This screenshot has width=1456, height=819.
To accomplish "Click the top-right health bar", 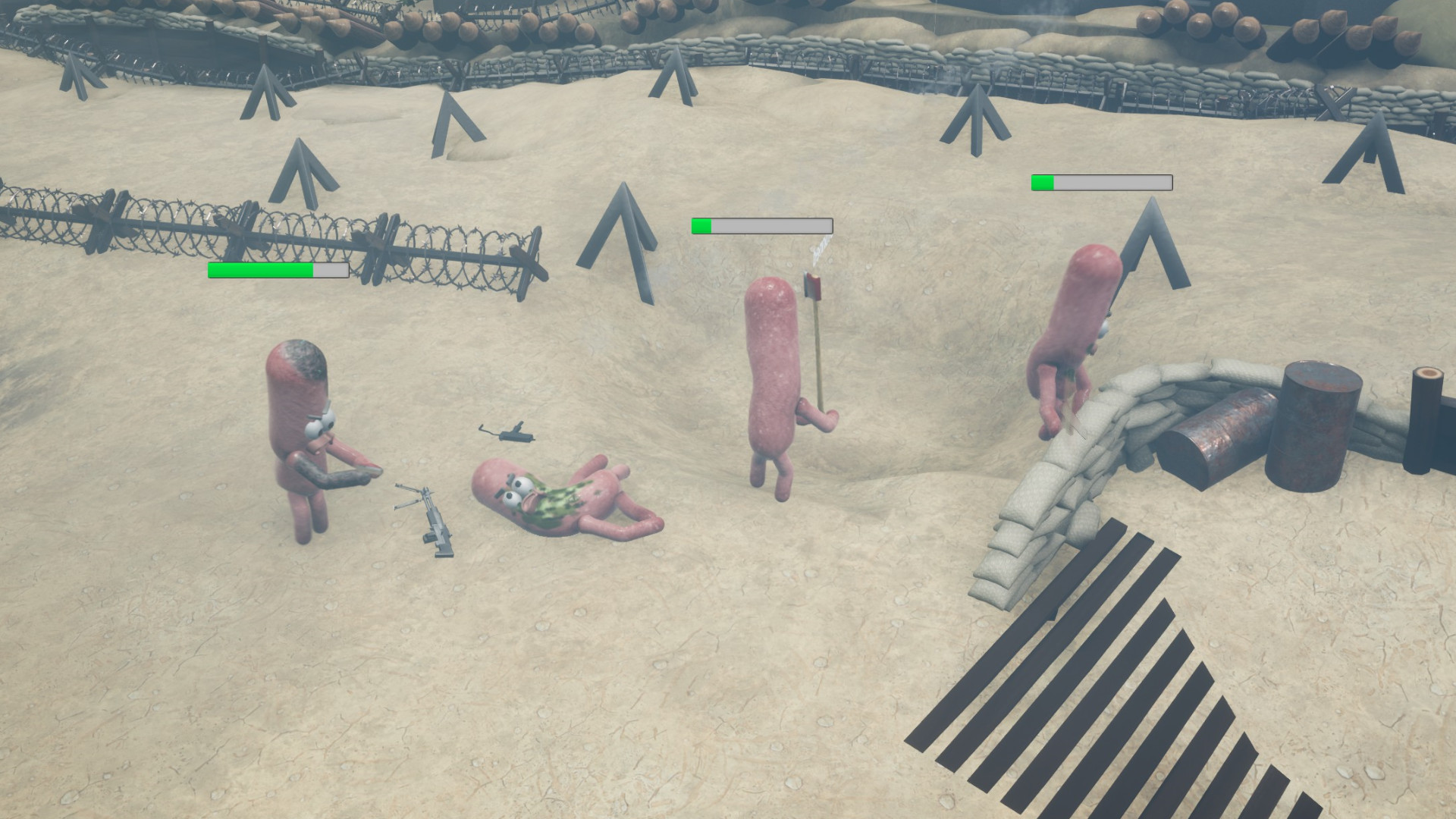I will [1101, 182].
